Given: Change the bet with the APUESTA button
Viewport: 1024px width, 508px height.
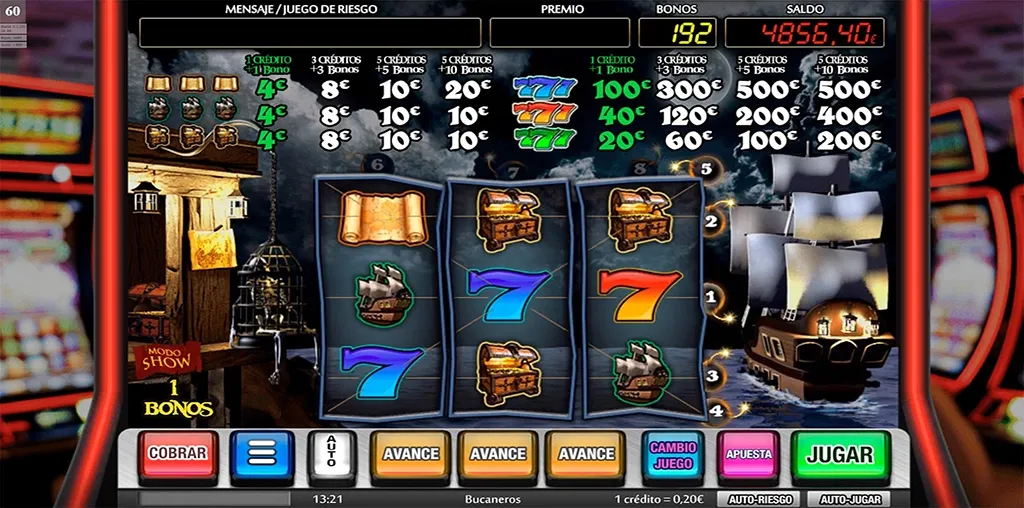Looking at the screenshot, I should click(748, 455).
